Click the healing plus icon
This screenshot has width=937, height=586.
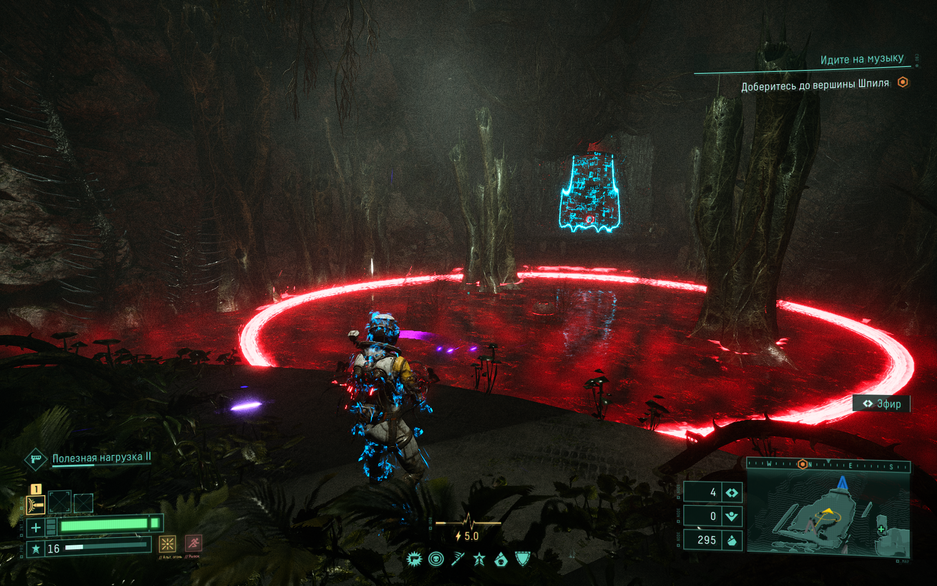(36, 526)
